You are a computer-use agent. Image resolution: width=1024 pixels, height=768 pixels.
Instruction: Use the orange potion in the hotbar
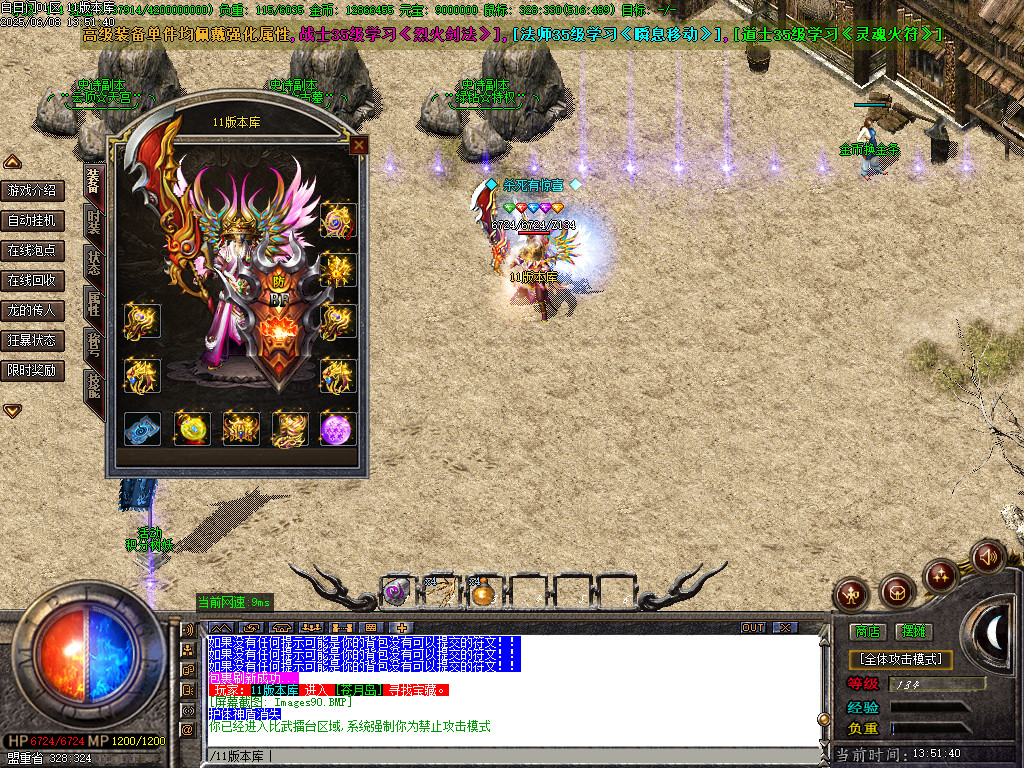[x=484, y=593]
